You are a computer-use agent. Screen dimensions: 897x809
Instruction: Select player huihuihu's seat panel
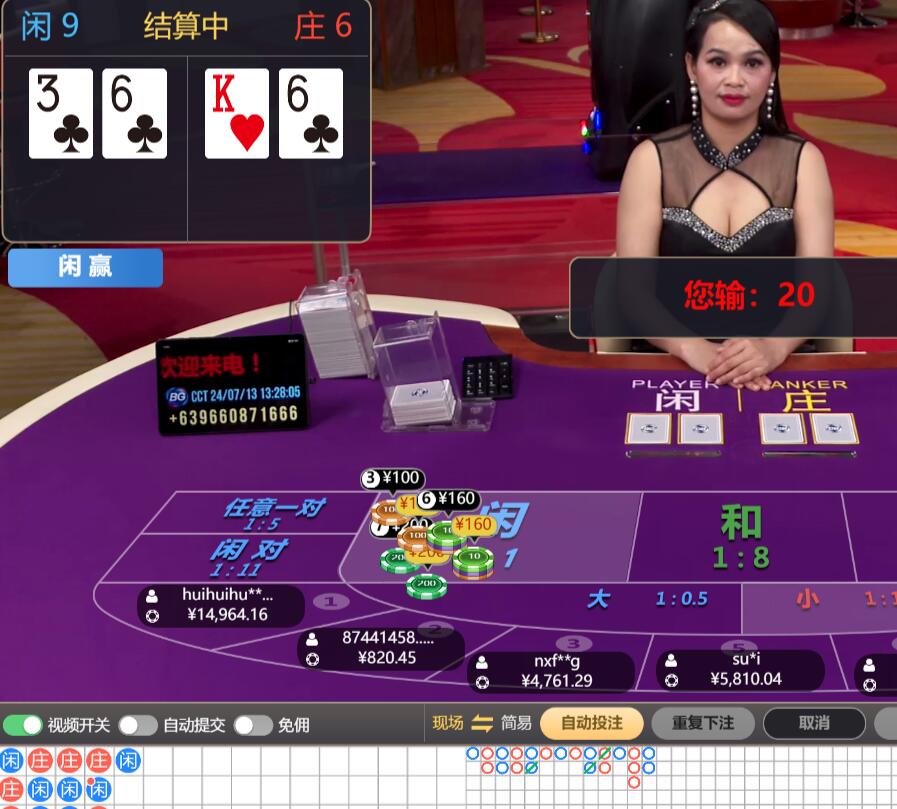click(x=221, y=605)
